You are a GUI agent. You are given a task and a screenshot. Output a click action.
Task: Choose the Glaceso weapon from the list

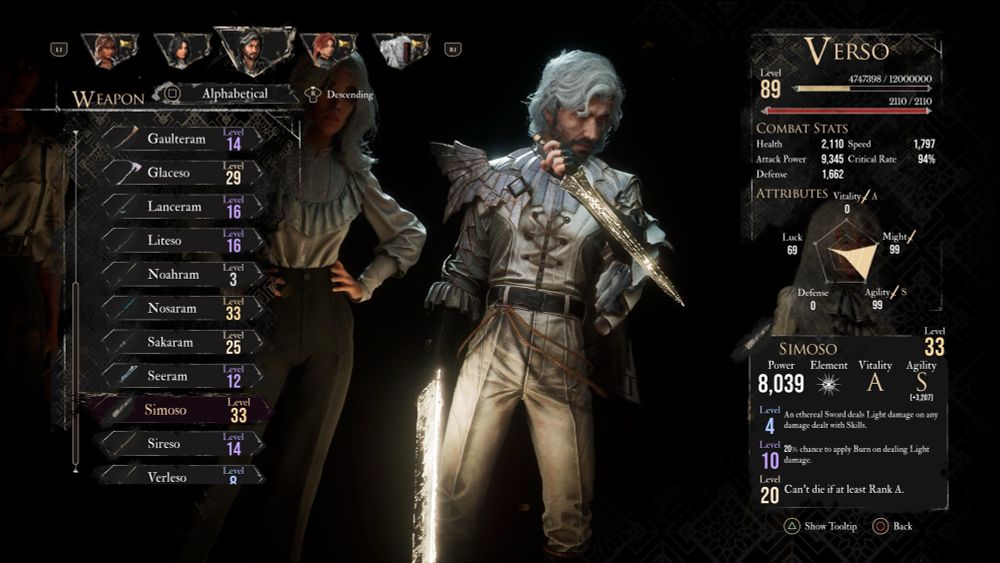pyautogui.click(x=178, y=173)
